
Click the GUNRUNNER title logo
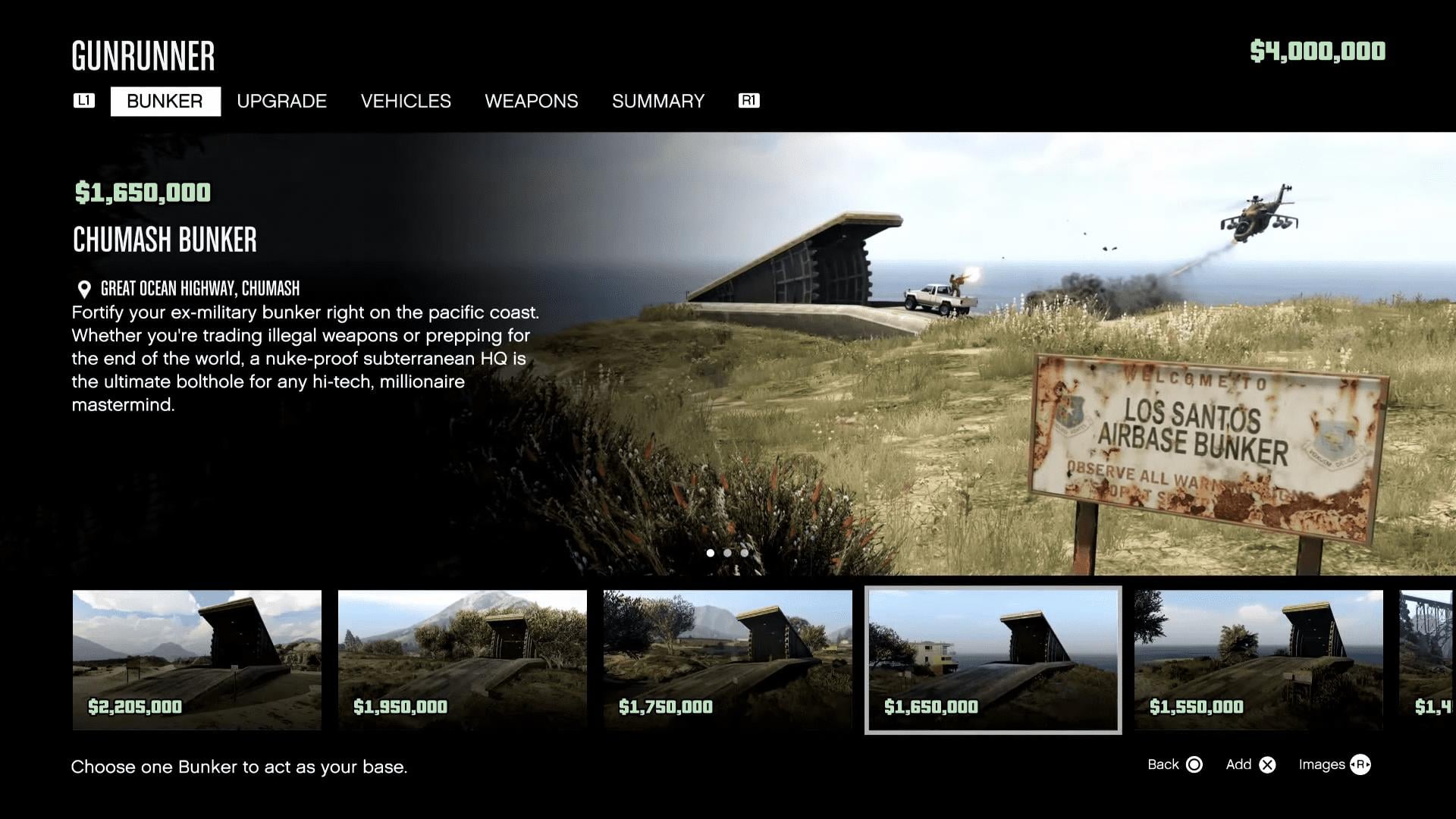click(x=143, y=55)
